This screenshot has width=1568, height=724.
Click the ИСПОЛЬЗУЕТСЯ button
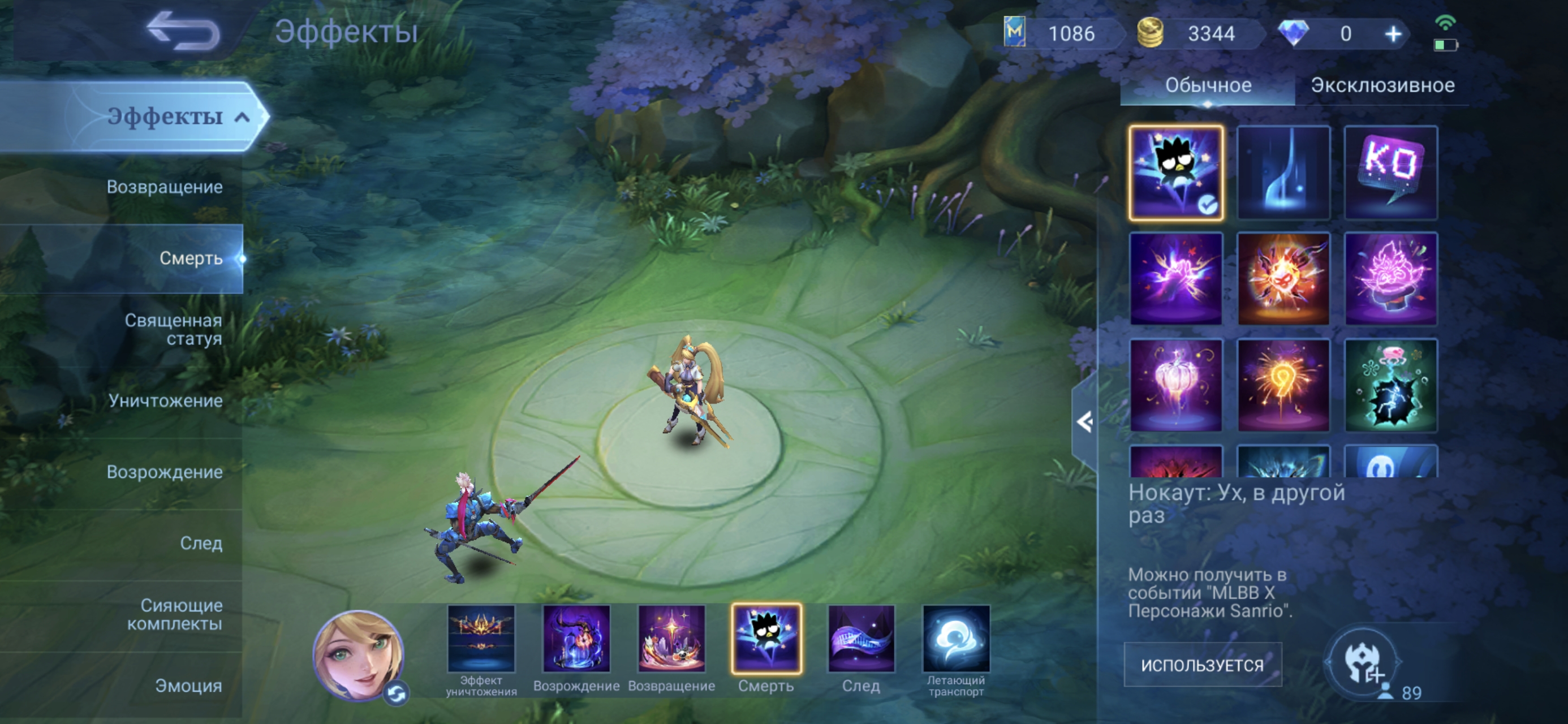click(x=1202, y=665)
